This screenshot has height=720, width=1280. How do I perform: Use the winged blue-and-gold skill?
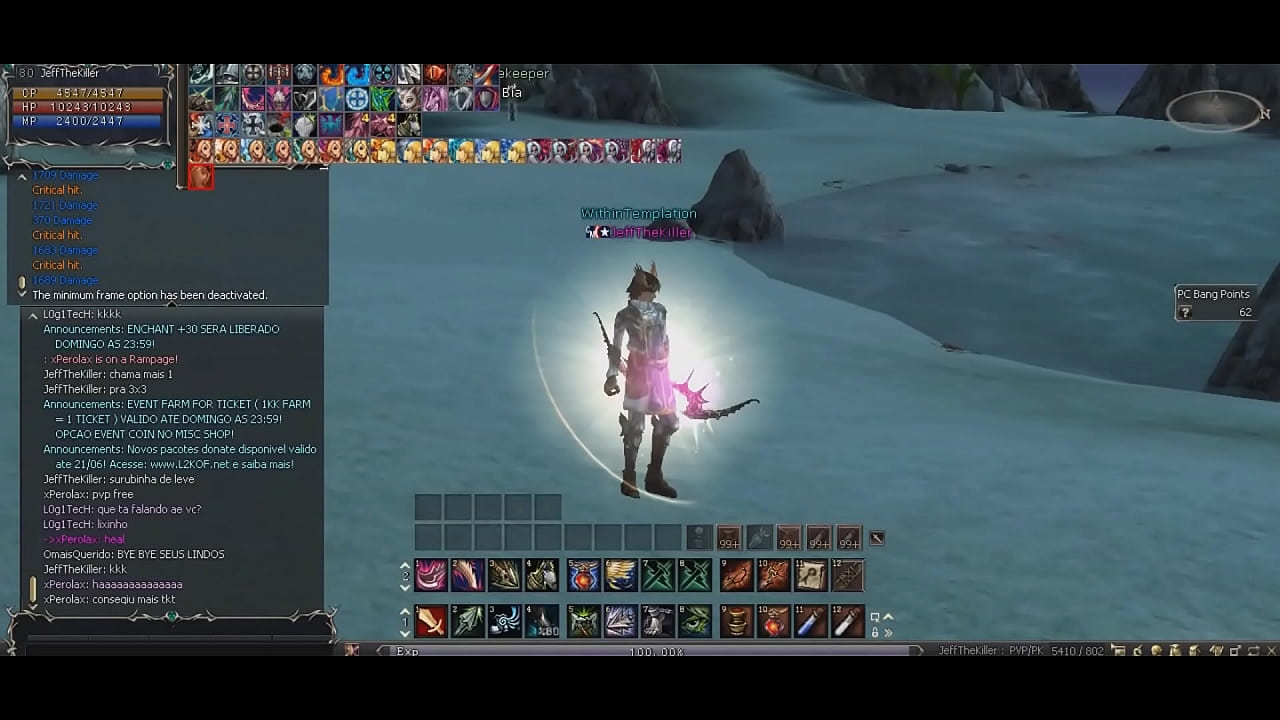(x=620, y=575)
